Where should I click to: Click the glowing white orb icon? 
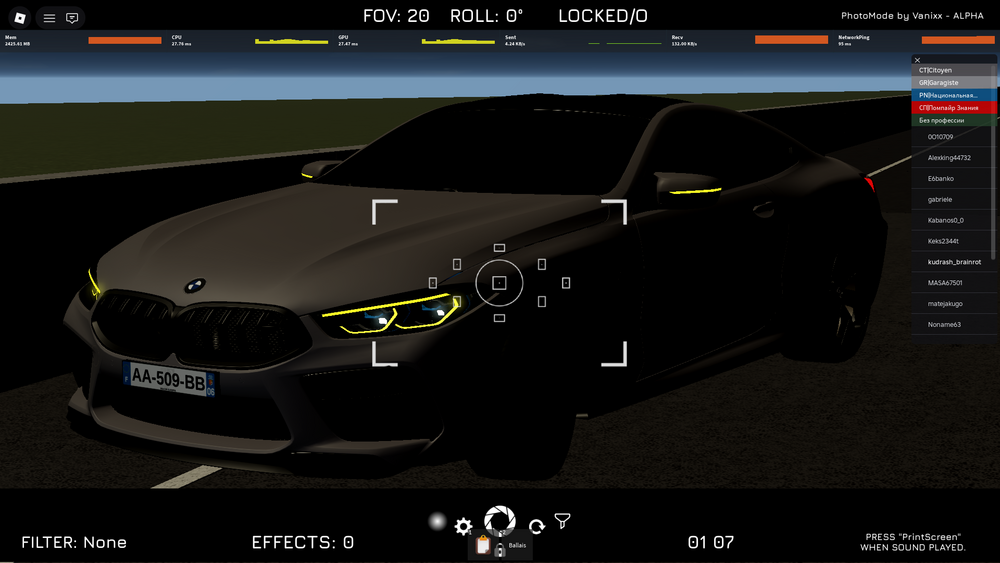click(436, 521)
